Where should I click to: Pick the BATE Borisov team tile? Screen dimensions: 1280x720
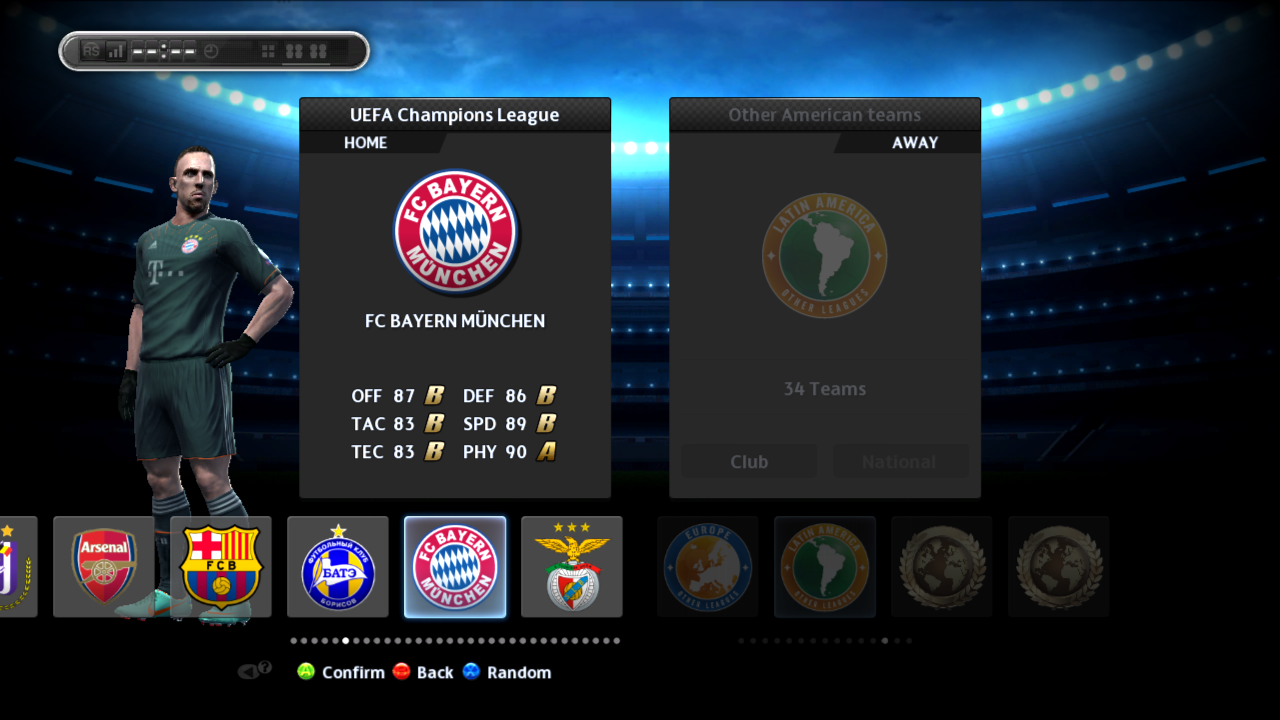pyautogui.click(x=338, y=566)
